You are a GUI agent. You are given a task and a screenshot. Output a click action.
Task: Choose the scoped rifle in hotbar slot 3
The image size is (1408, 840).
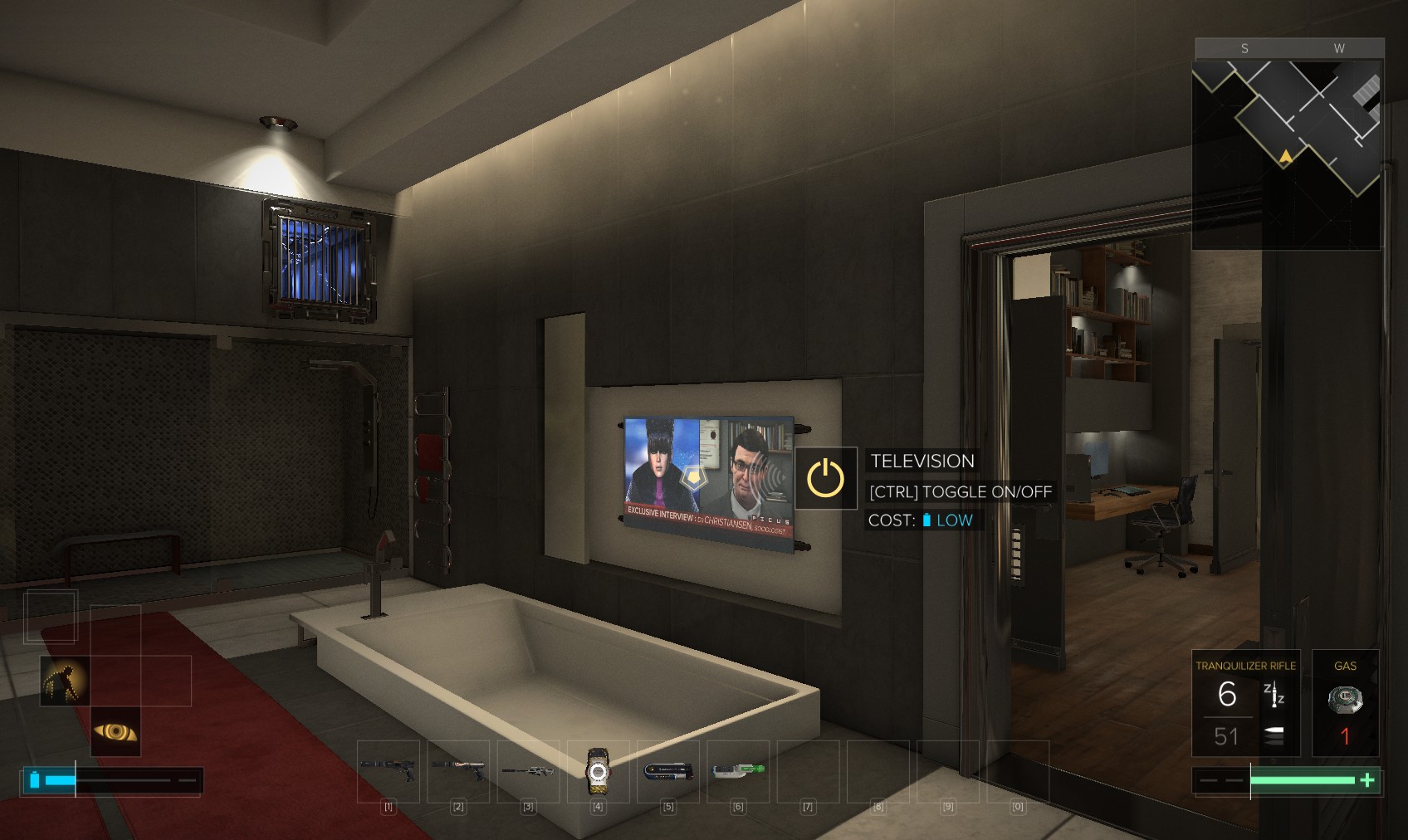pos(528,771)
